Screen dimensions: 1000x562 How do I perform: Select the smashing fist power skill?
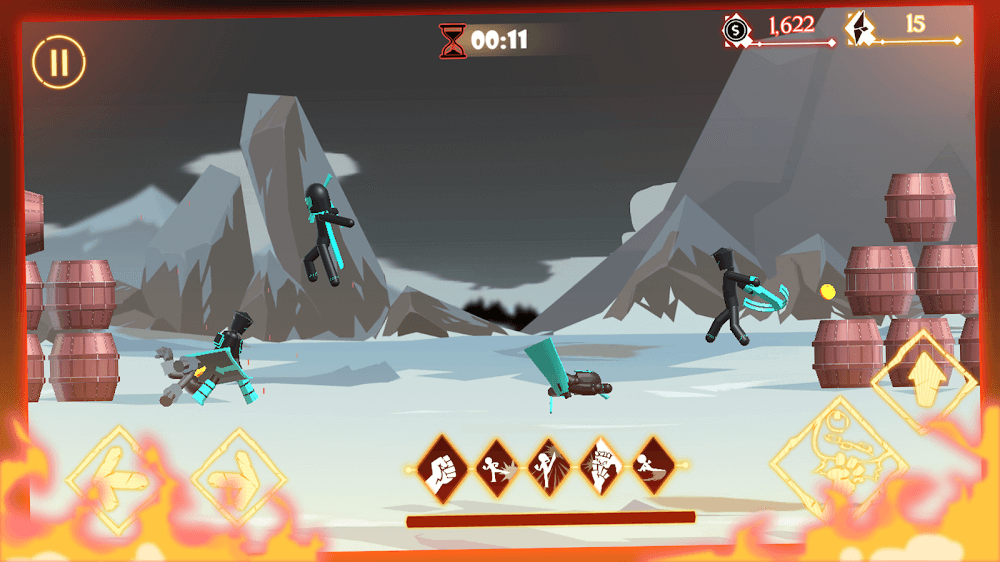[x=602, y=467]
